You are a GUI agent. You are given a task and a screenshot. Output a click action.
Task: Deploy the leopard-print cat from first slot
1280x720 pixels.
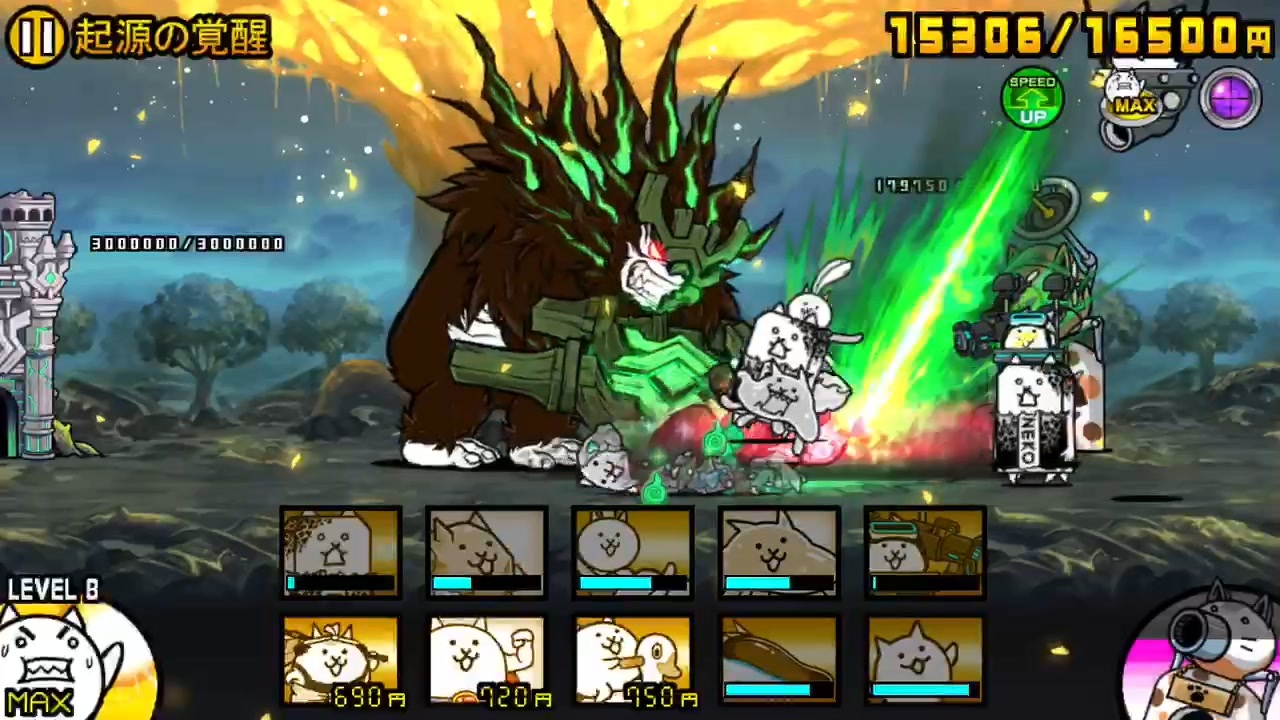(341, 553)
